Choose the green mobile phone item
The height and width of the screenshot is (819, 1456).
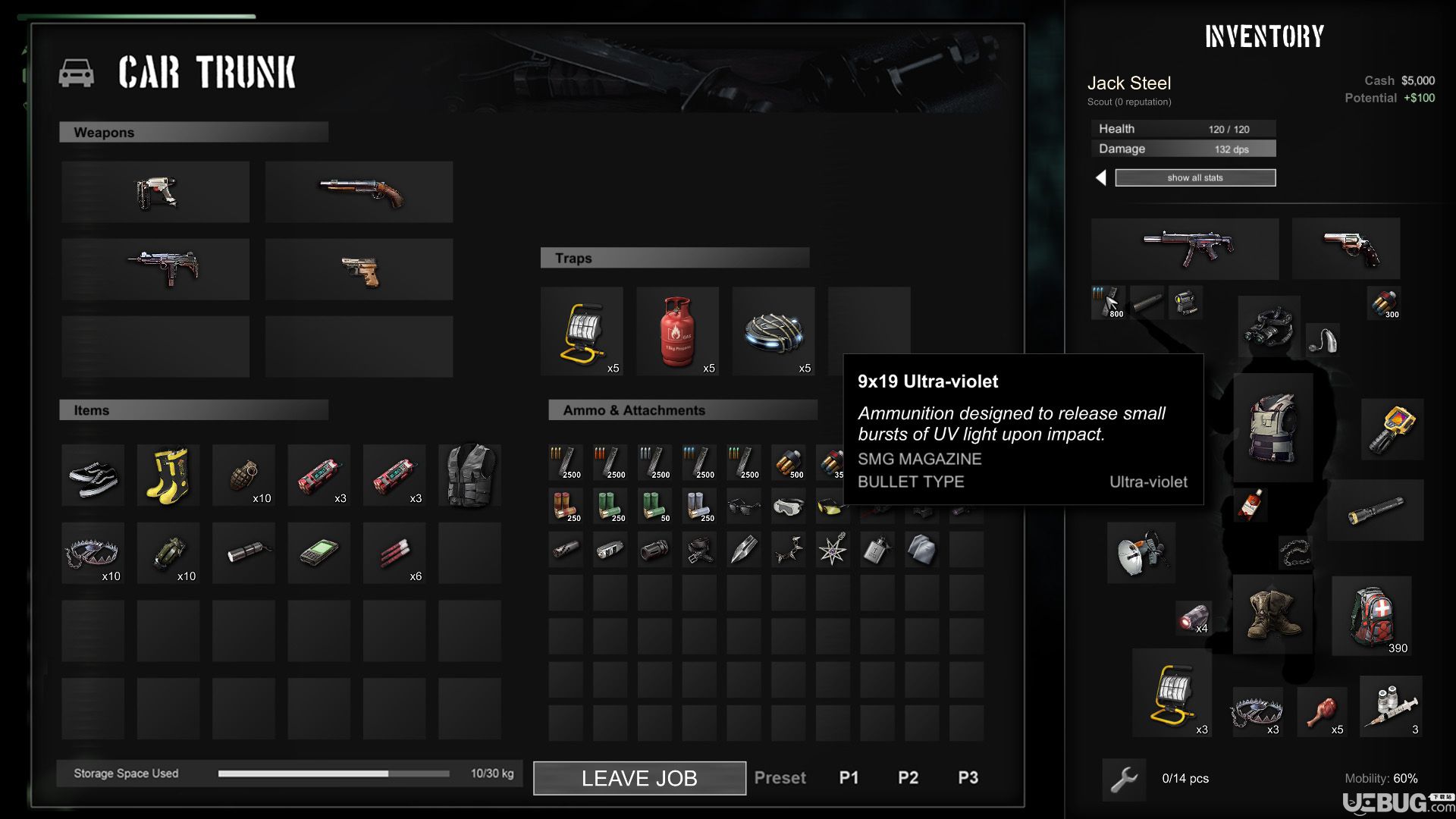click(x=318, y=554)
